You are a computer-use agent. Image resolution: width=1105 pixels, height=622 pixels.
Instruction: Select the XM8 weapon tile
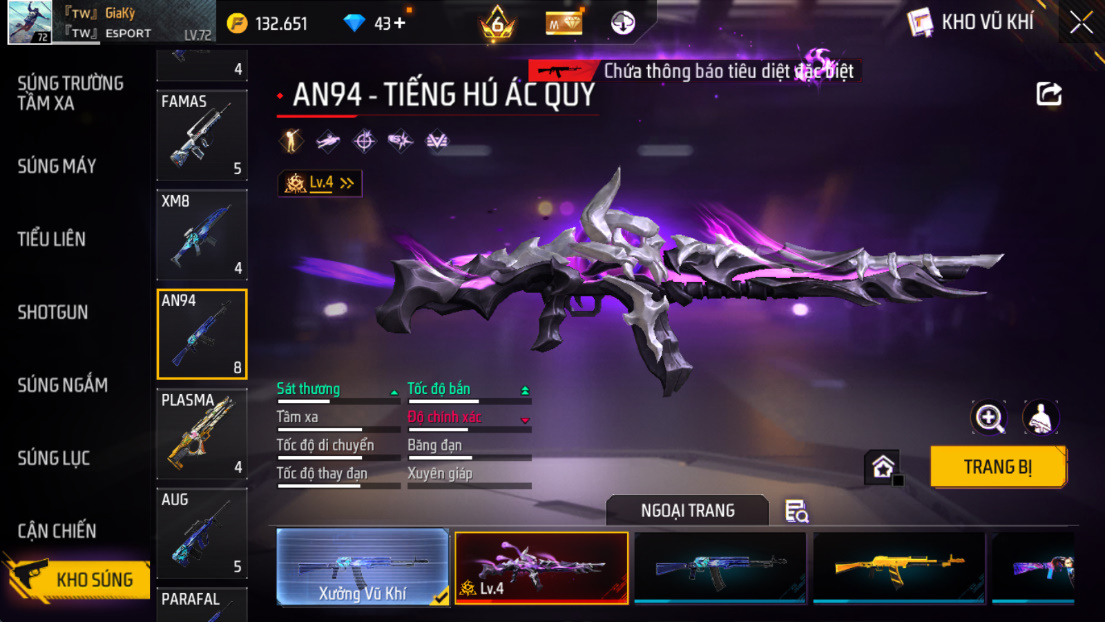[x=201, y=235]
